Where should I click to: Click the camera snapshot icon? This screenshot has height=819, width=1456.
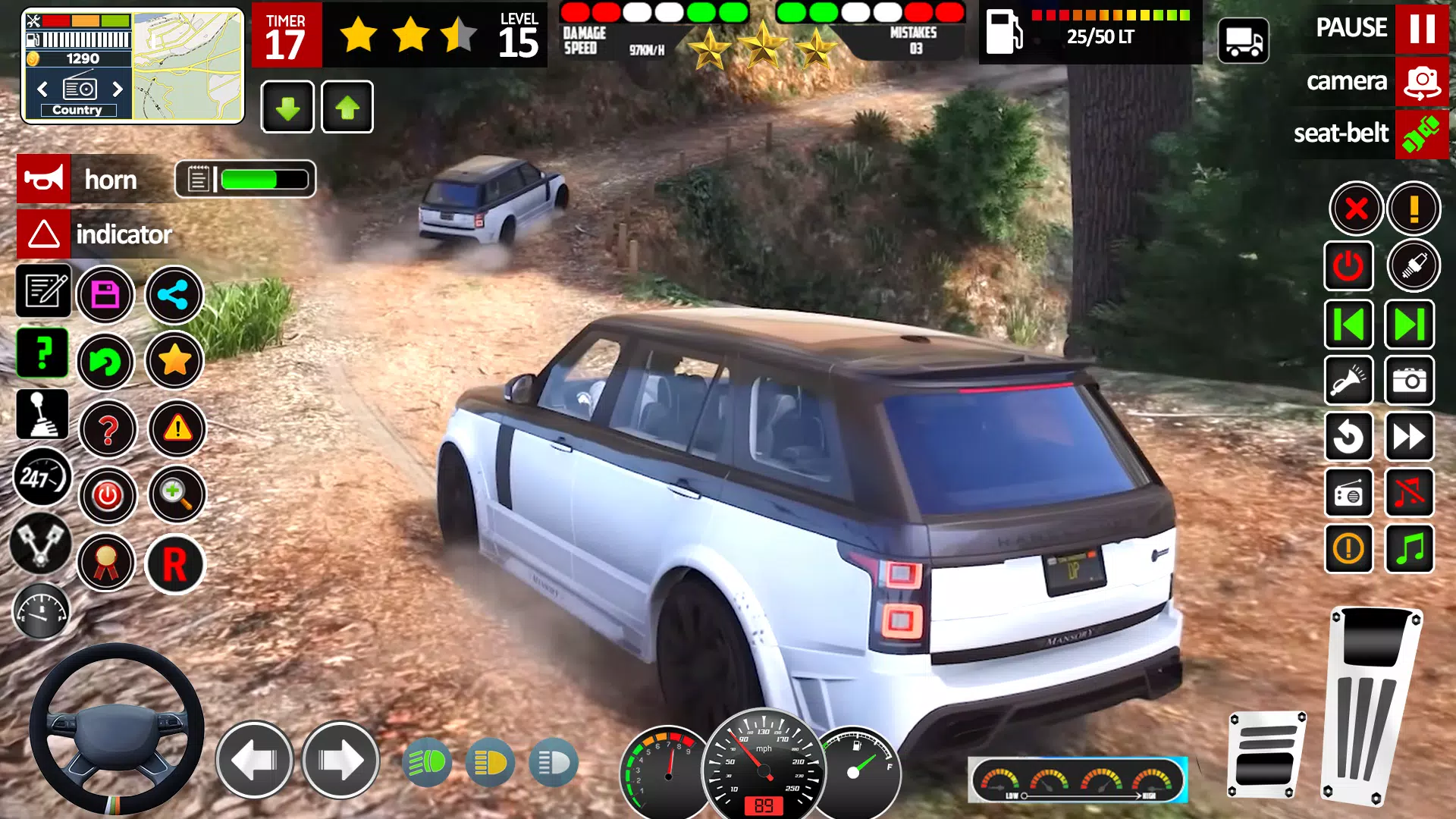pos(1409,381)
